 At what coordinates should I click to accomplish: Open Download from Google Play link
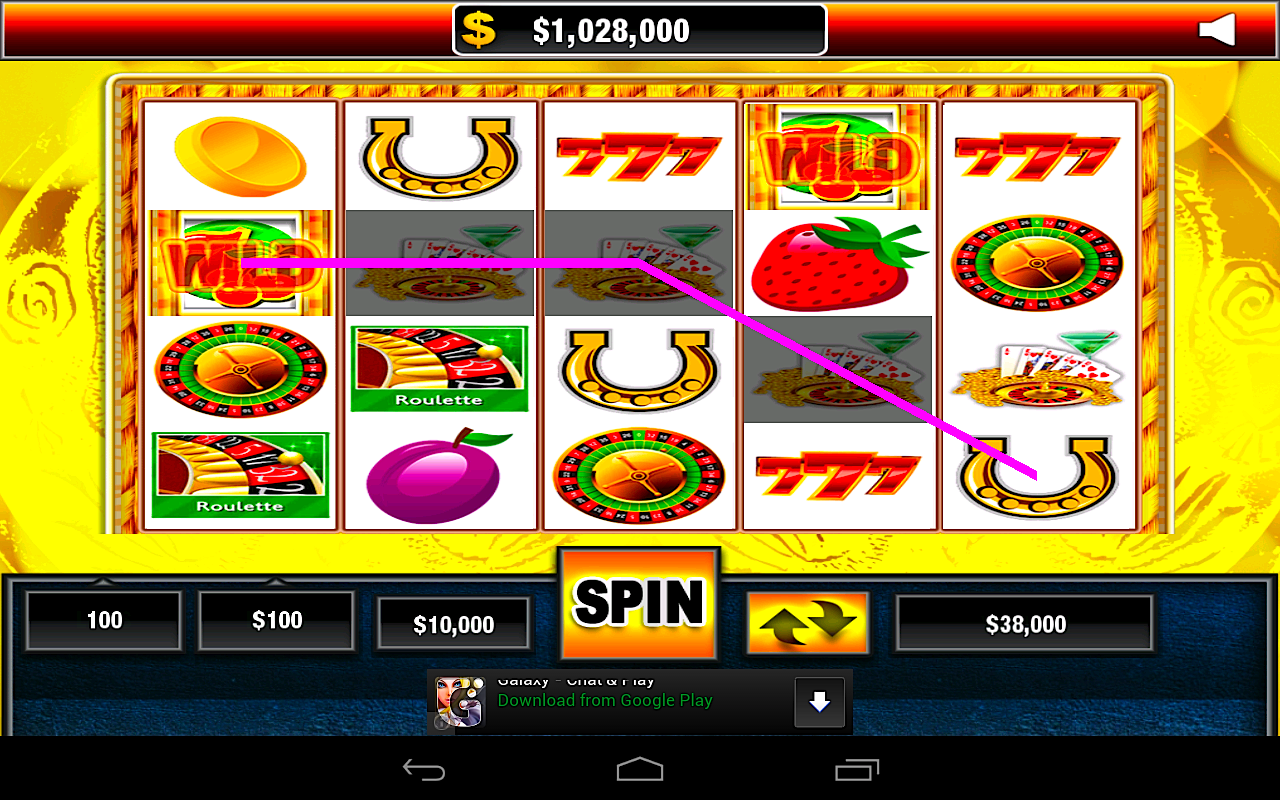click(604, 701)
